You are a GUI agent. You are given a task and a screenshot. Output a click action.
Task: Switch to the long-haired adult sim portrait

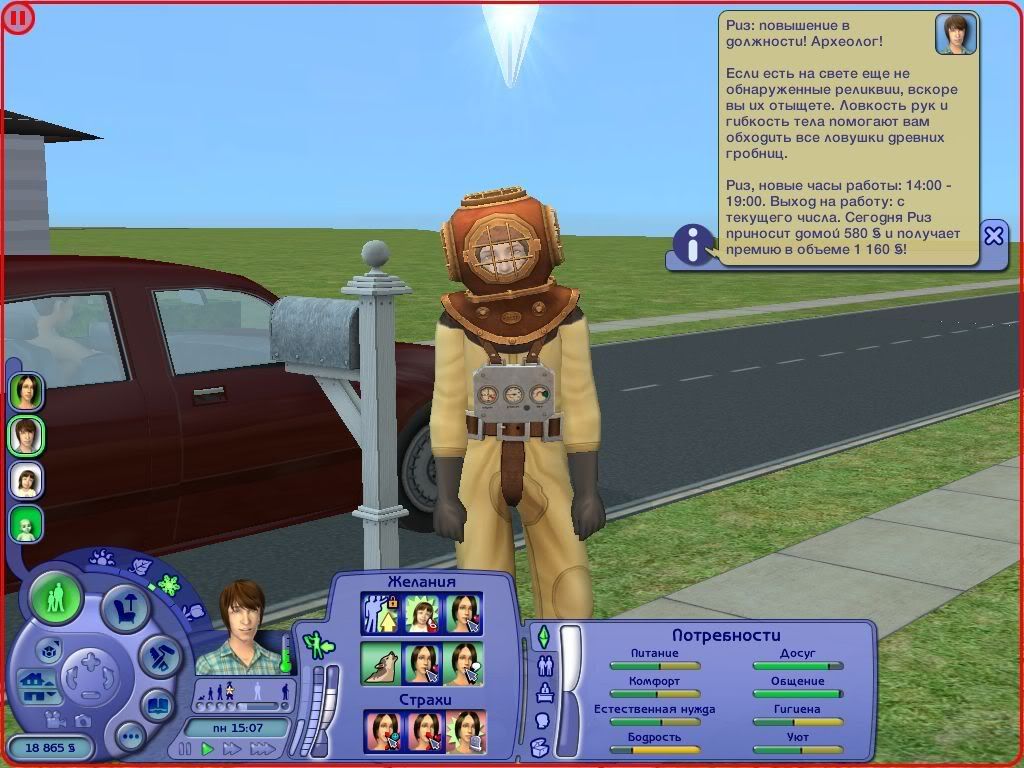point(27,391)
